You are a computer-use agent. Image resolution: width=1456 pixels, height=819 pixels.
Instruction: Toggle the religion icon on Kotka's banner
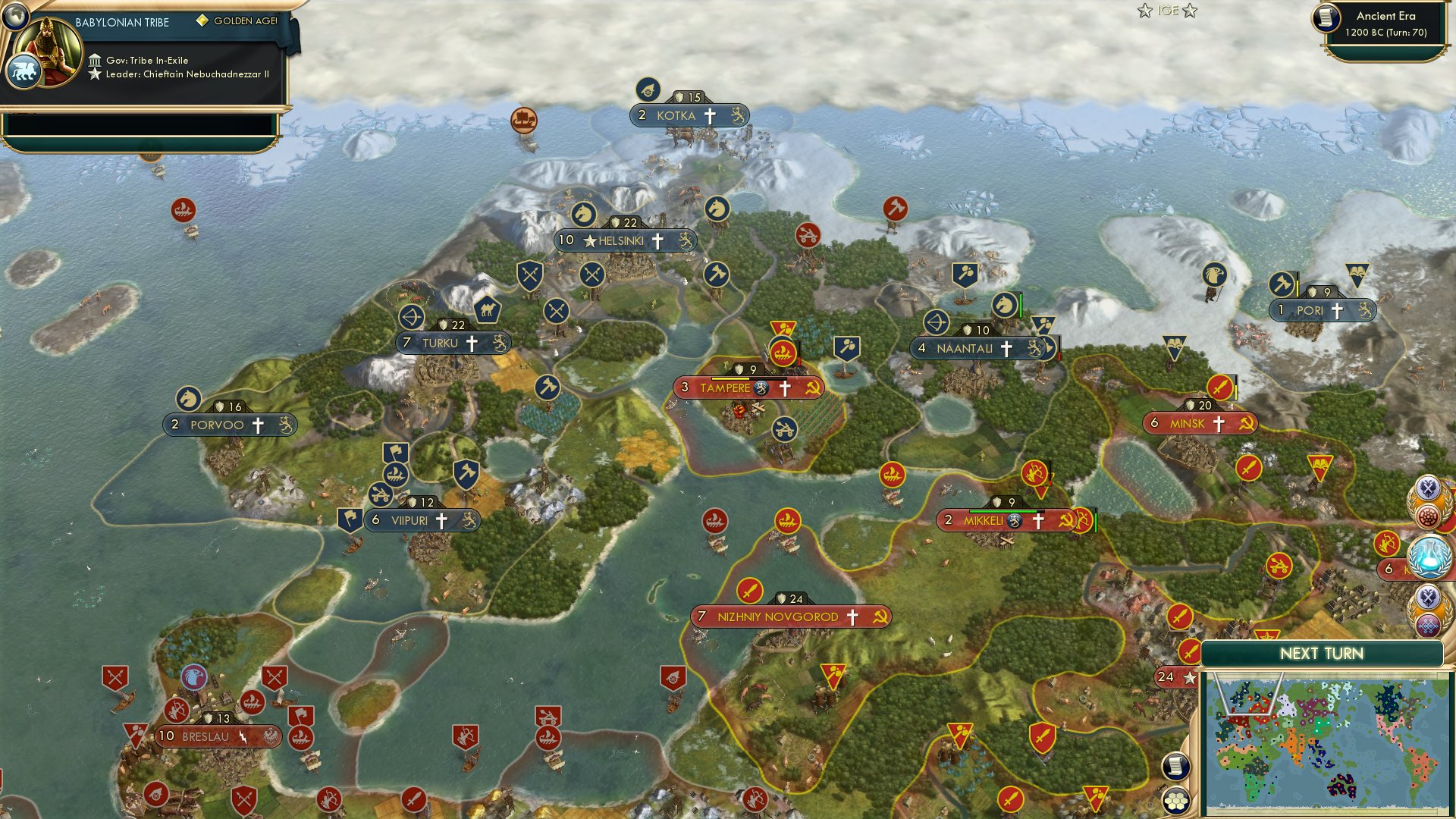tap(711, 115)
